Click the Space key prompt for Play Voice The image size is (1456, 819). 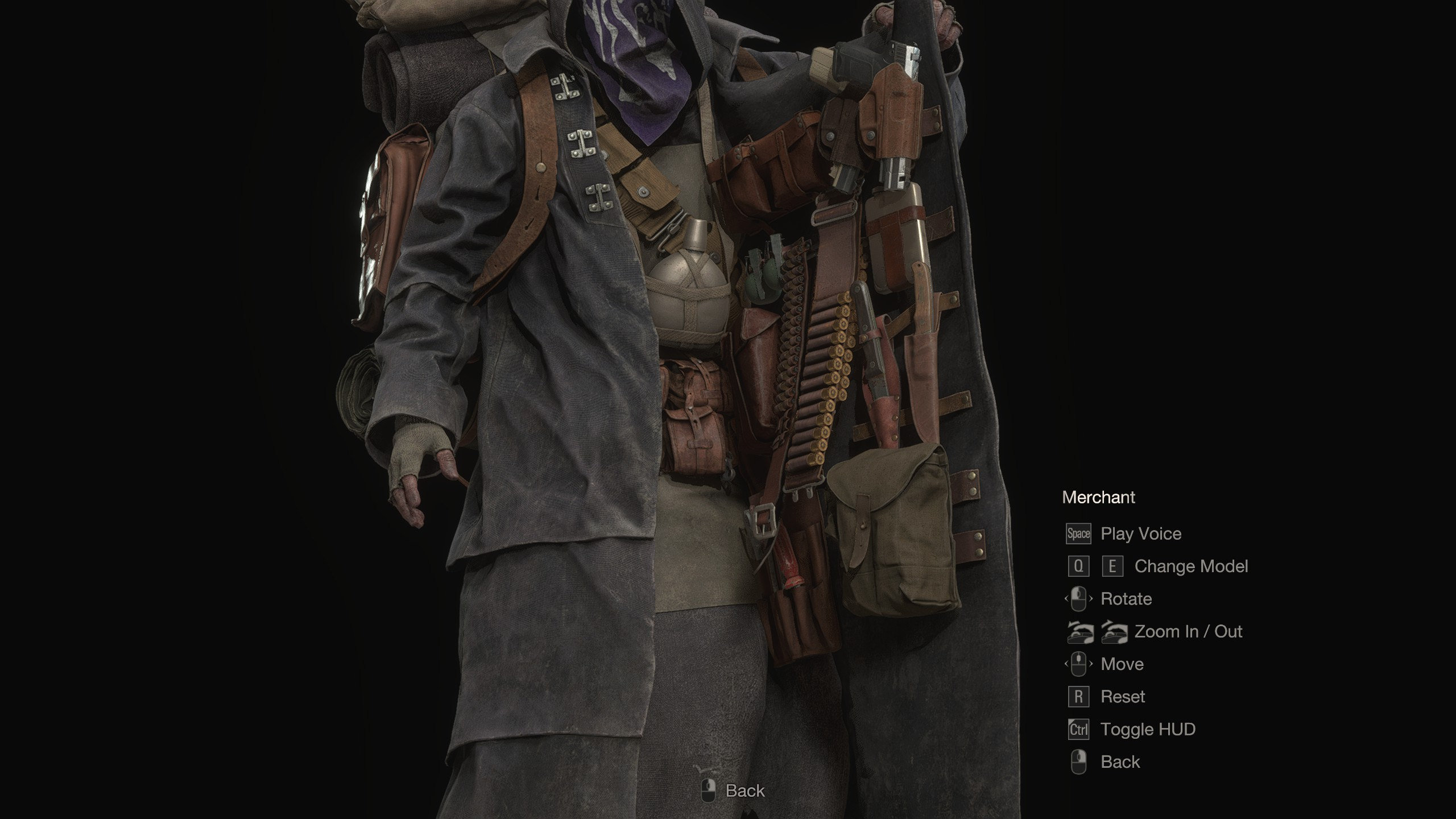1078,533
